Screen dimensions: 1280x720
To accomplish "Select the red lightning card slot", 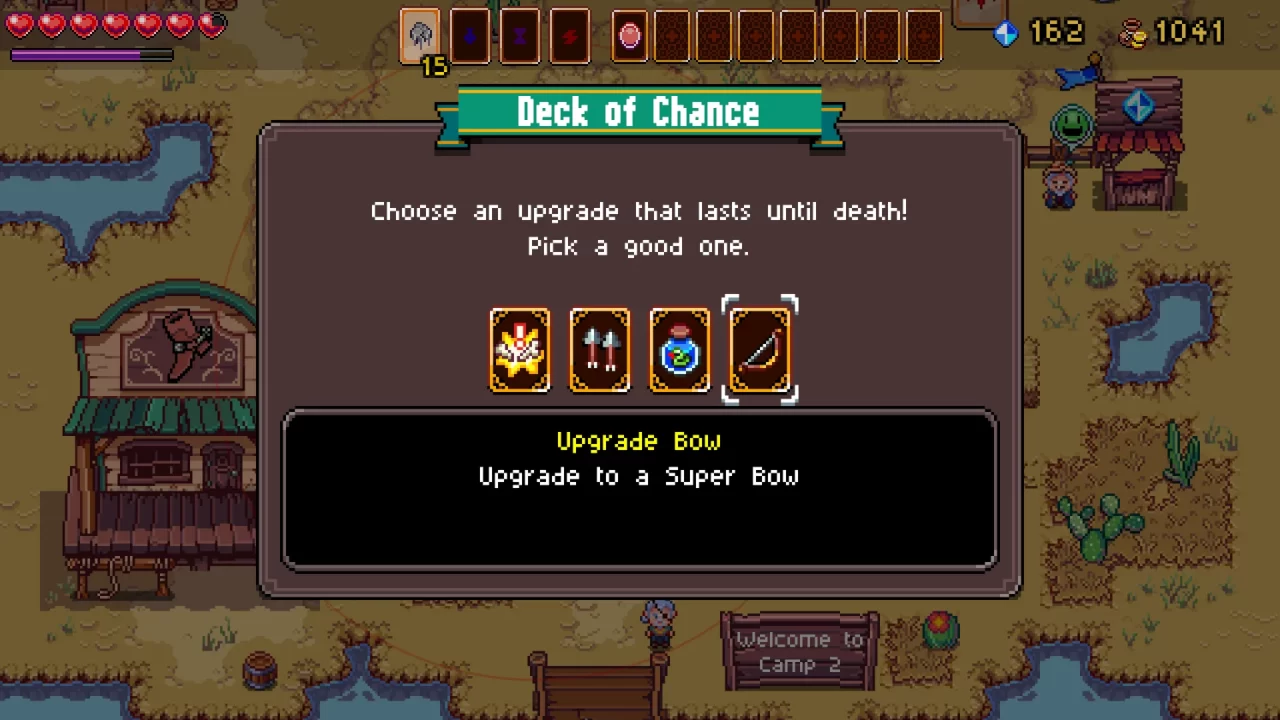I will pos(569,36).
